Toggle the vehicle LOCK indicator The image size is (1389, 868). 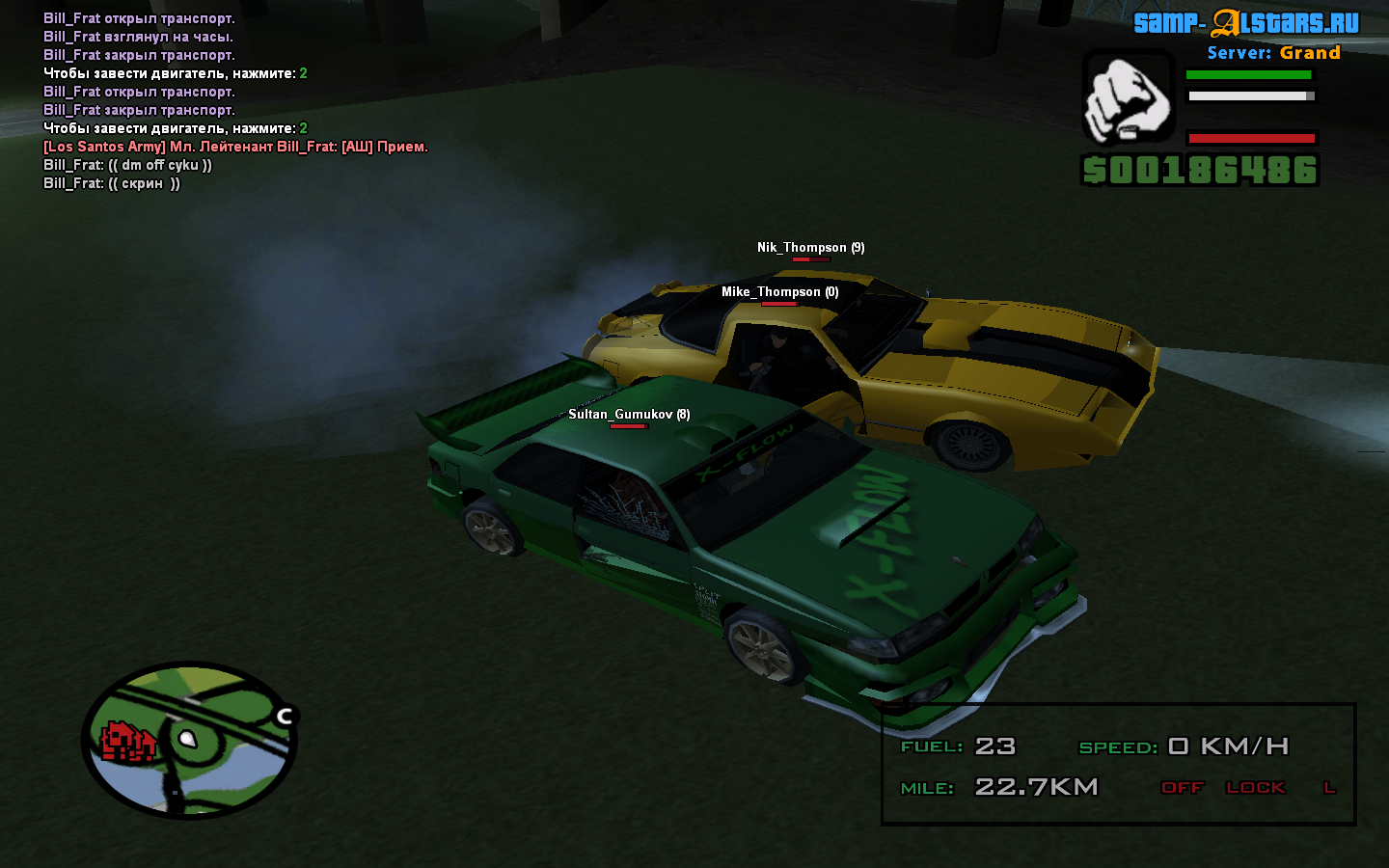pos(1255,787)
